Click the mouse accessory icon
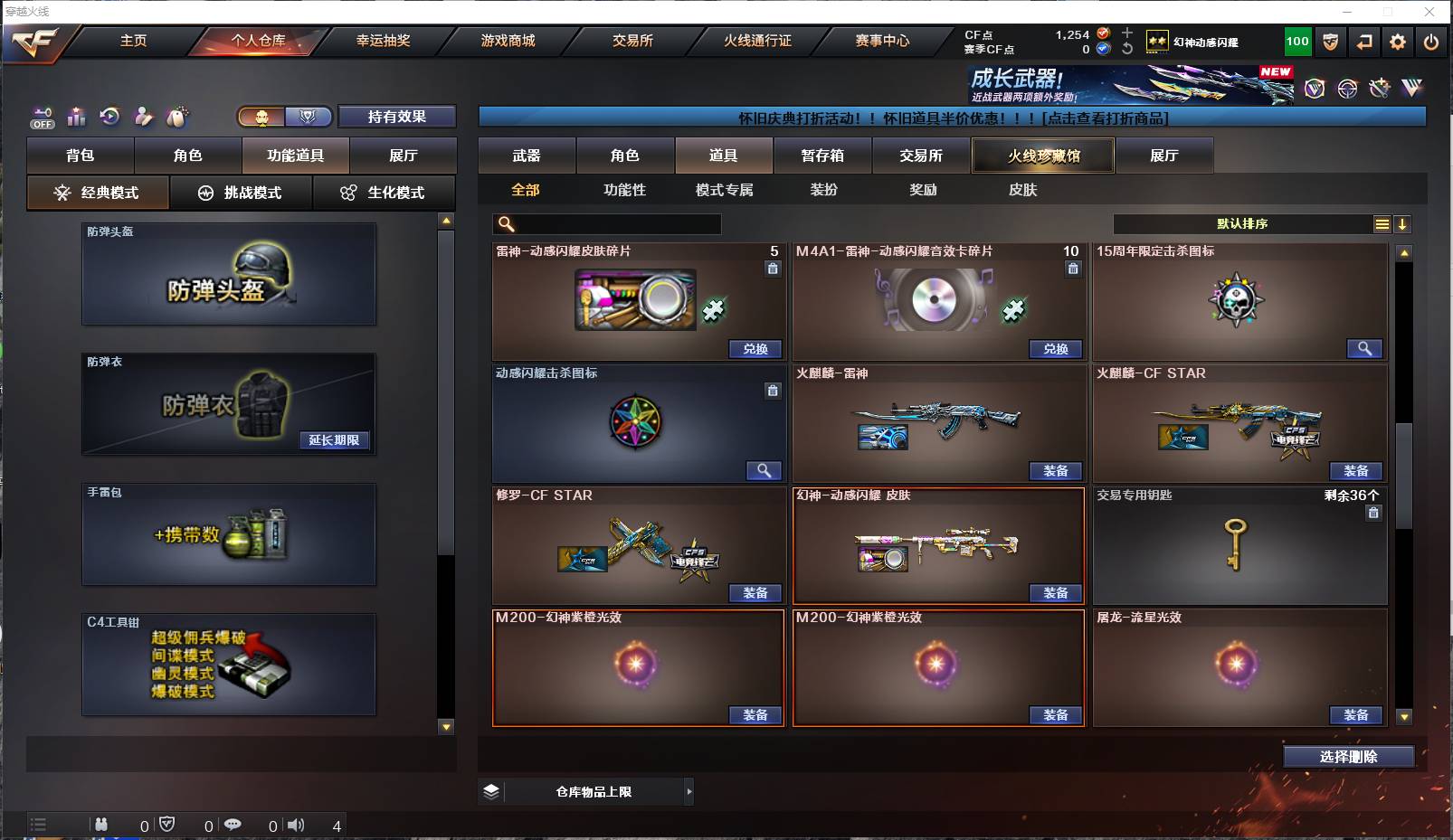 click(x=178, y=116)
